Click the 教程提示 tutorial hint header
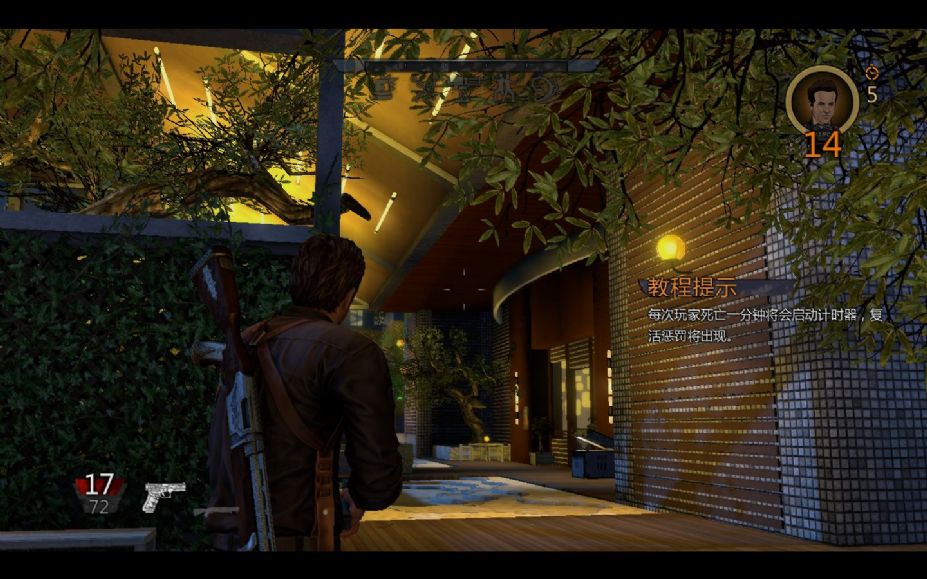The width and height of the screenshot is (927, 579). coord(692,287)
